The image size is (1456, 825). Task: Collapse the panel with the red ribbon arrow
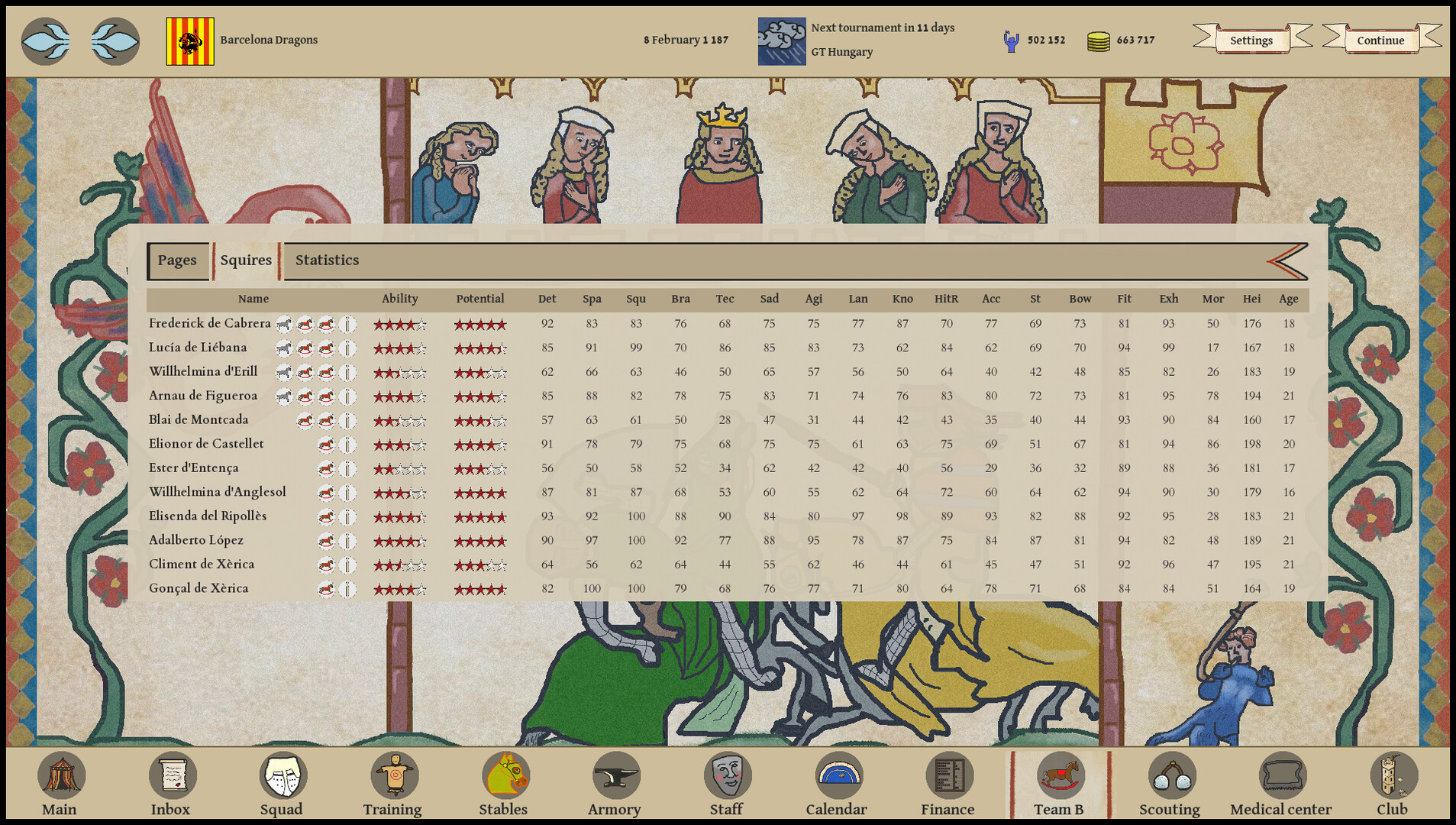(x=1286, y=260)
